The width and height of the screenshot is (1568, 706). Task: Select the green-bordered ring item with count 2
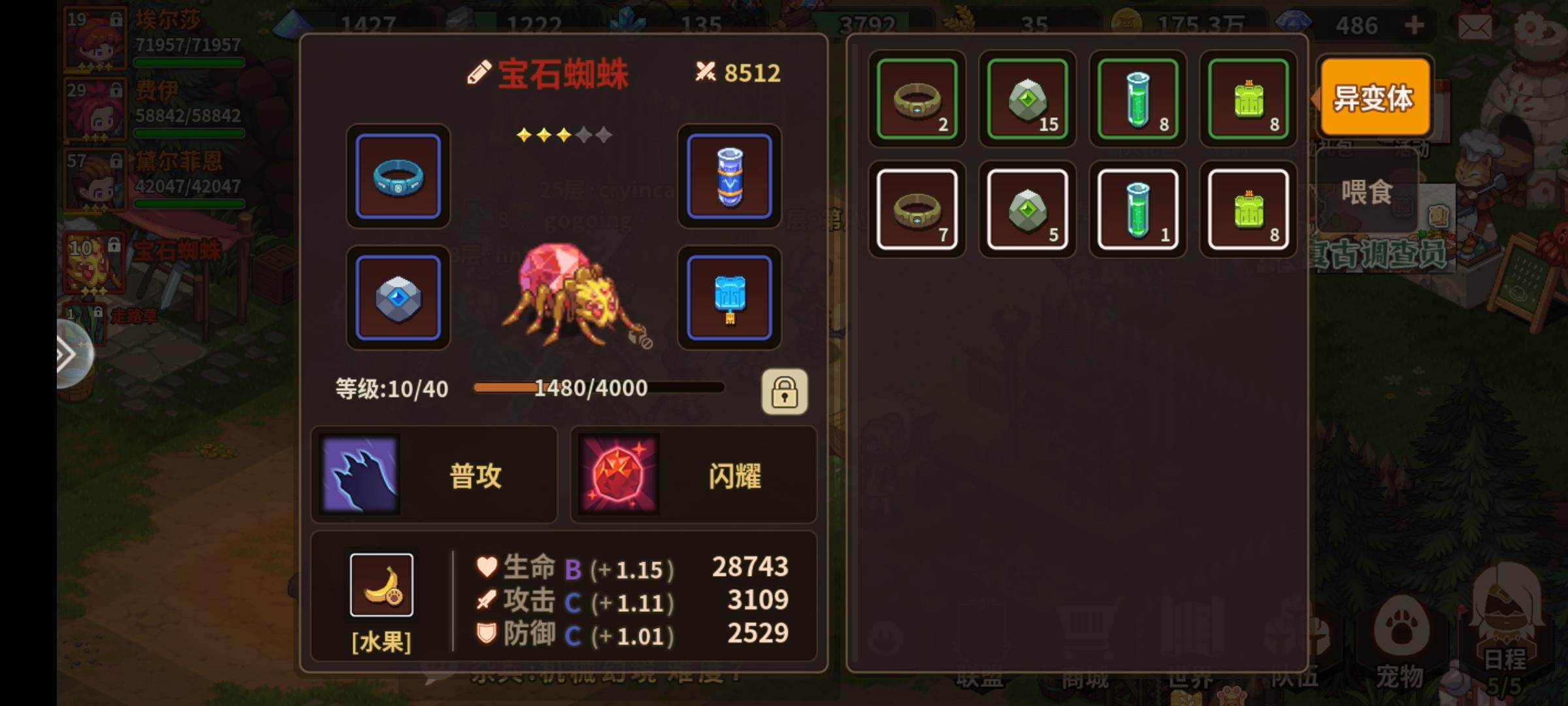point(917,99)
